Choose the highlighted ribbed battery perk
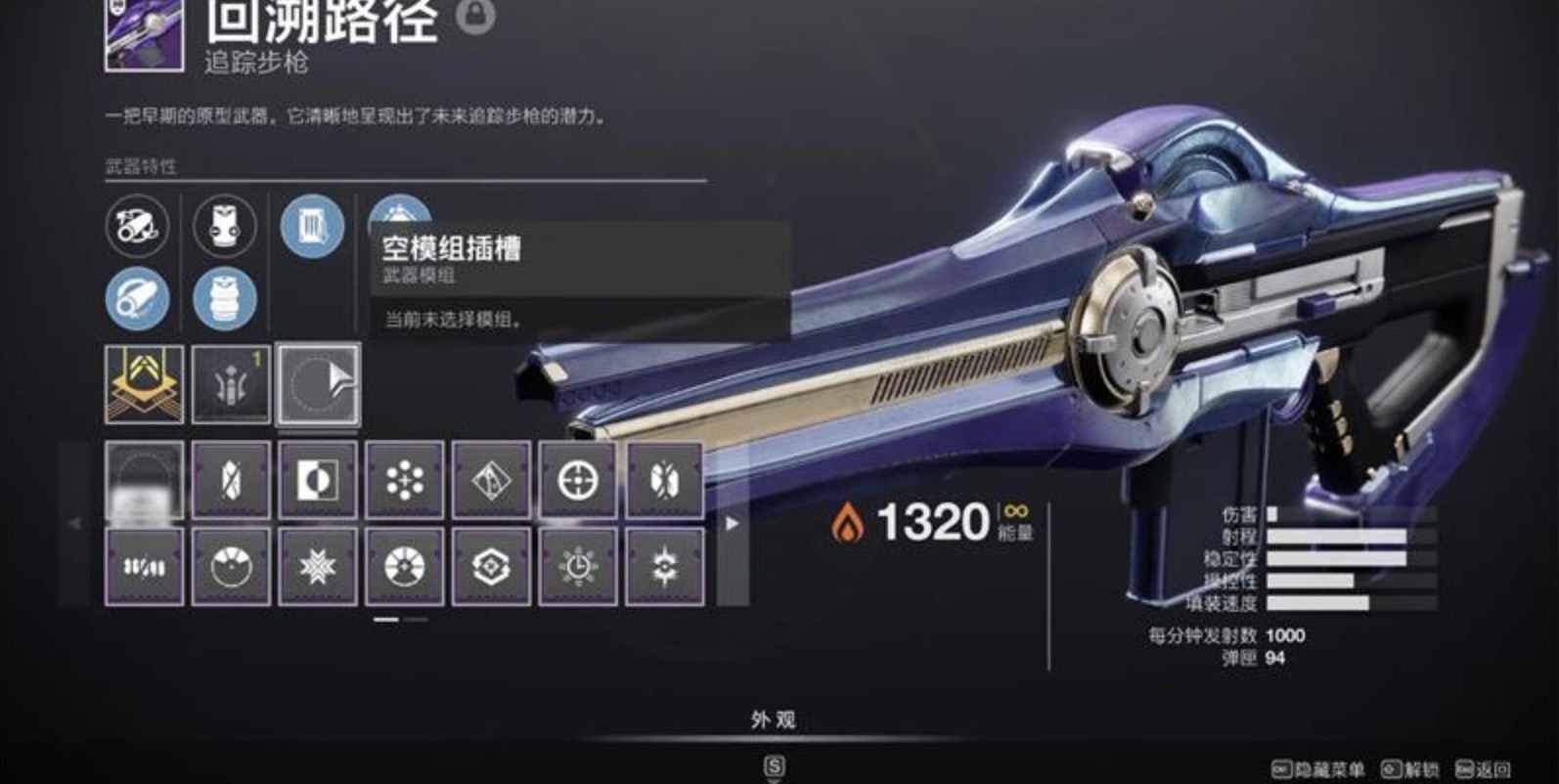 point(225,298)
